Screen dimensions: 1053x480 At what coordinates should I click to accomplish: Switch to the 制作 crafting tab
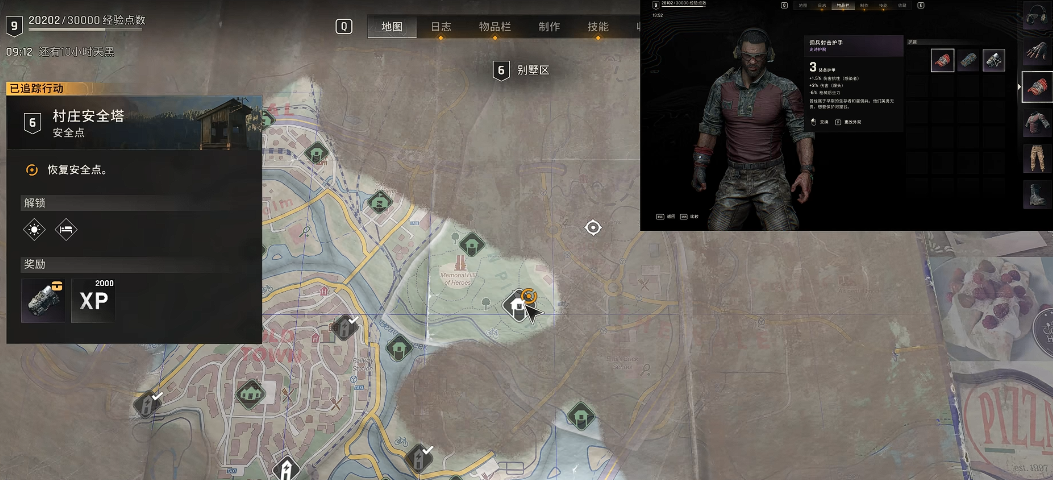[548, 27]
